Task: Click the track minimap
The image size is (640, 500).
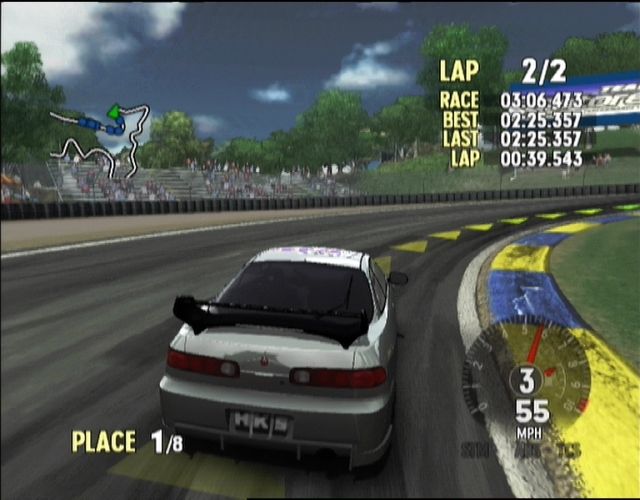Action: tap(100, 140)
